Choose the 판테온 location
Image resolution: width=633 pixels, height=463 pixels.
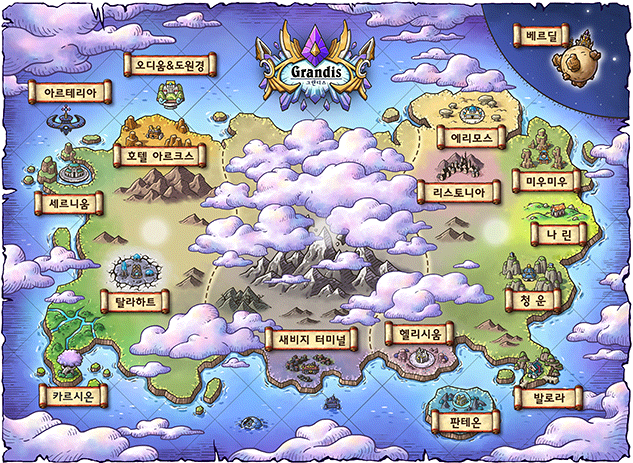click(460, 421)
